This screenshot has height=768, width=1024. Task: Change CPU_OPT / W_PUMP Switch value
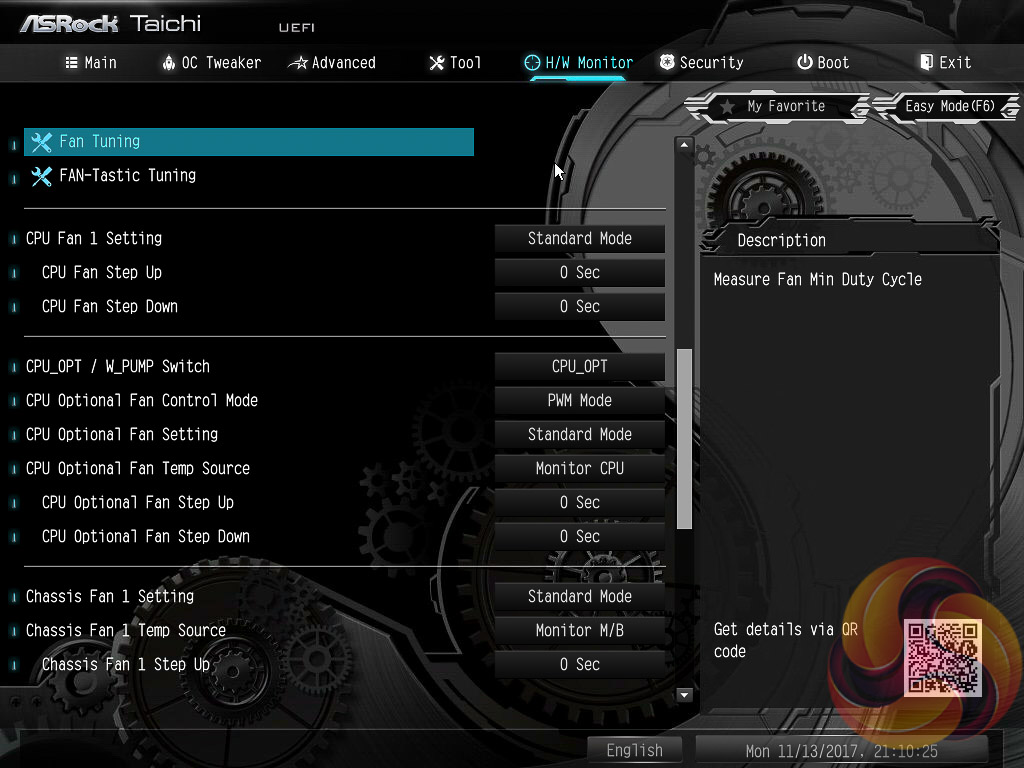pos(580,367)
